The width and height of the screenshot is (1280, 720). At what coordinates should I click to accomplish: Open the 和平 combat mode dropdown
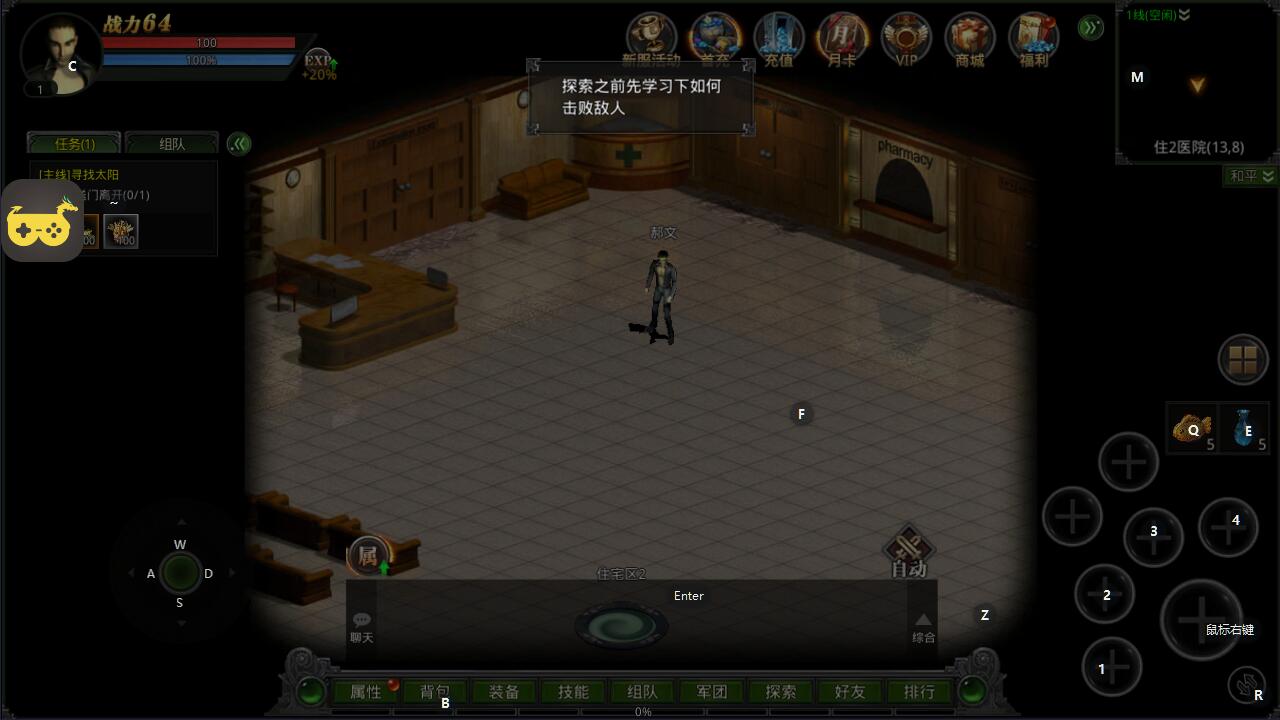click(1251, 176)
